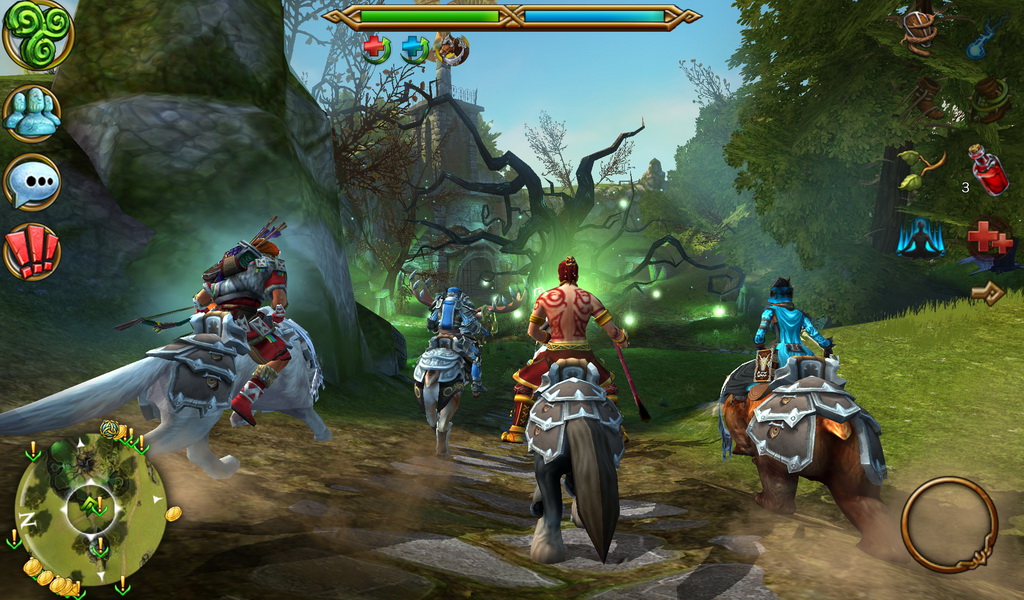The image size is (1024, 600).
Task: Select the mount buff icon
Action: click(452, 48)
